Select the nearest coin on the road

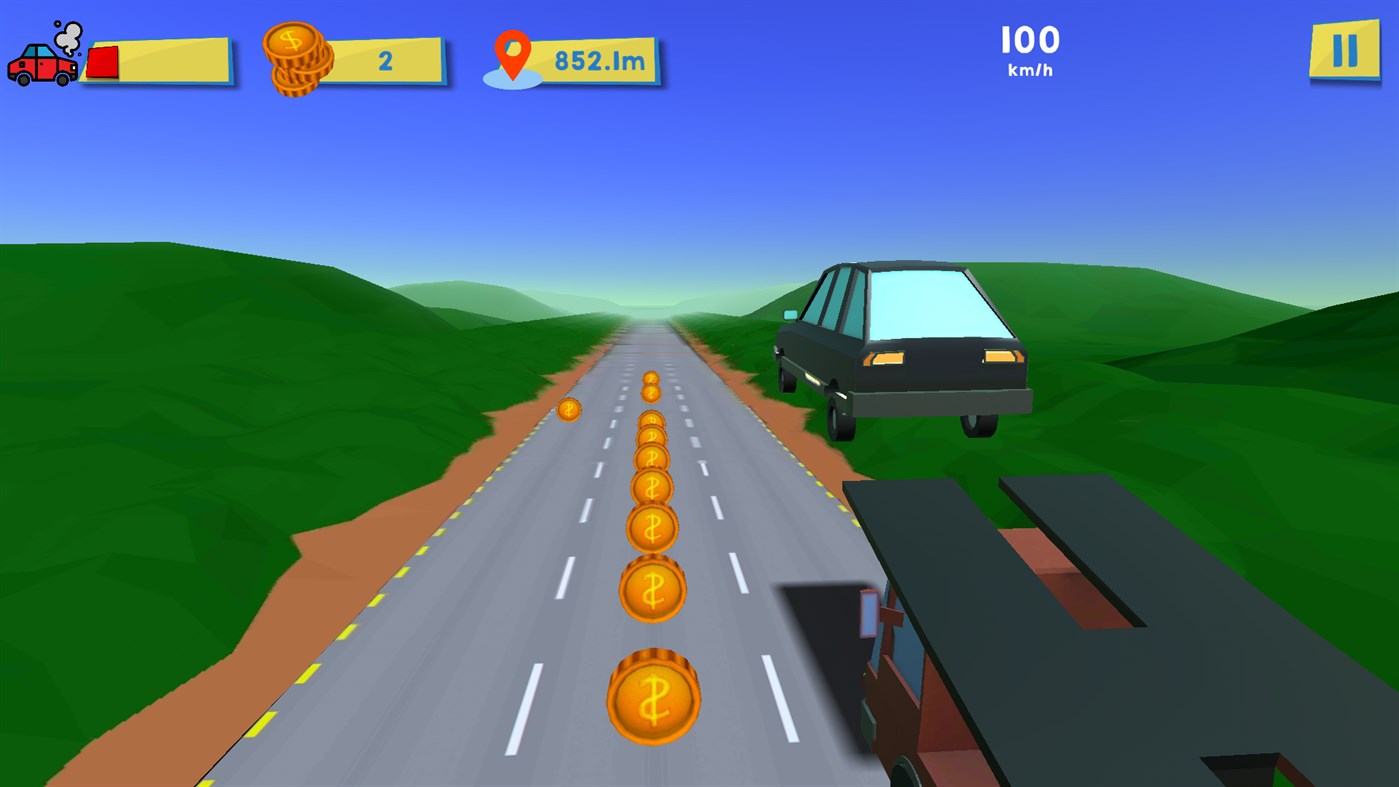coord(652,697)
